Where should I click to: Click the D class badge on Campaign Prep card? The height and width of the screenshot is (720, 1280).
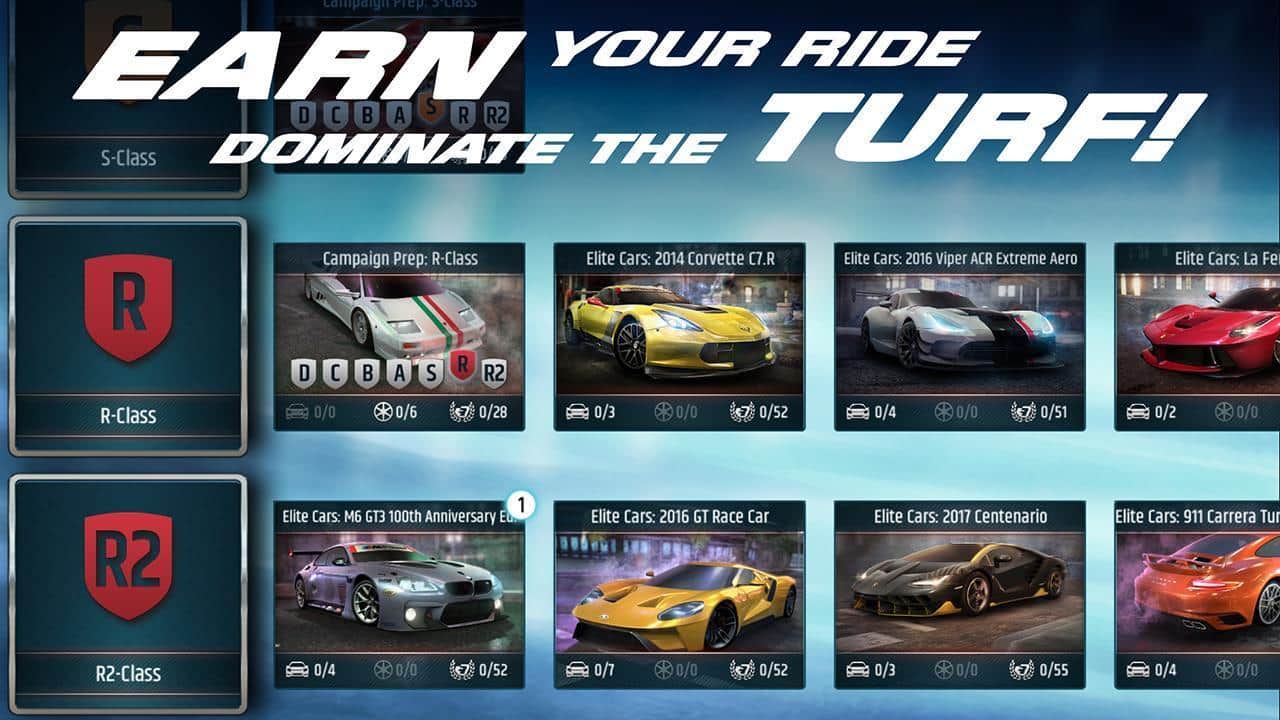click(x=303, y=371)
